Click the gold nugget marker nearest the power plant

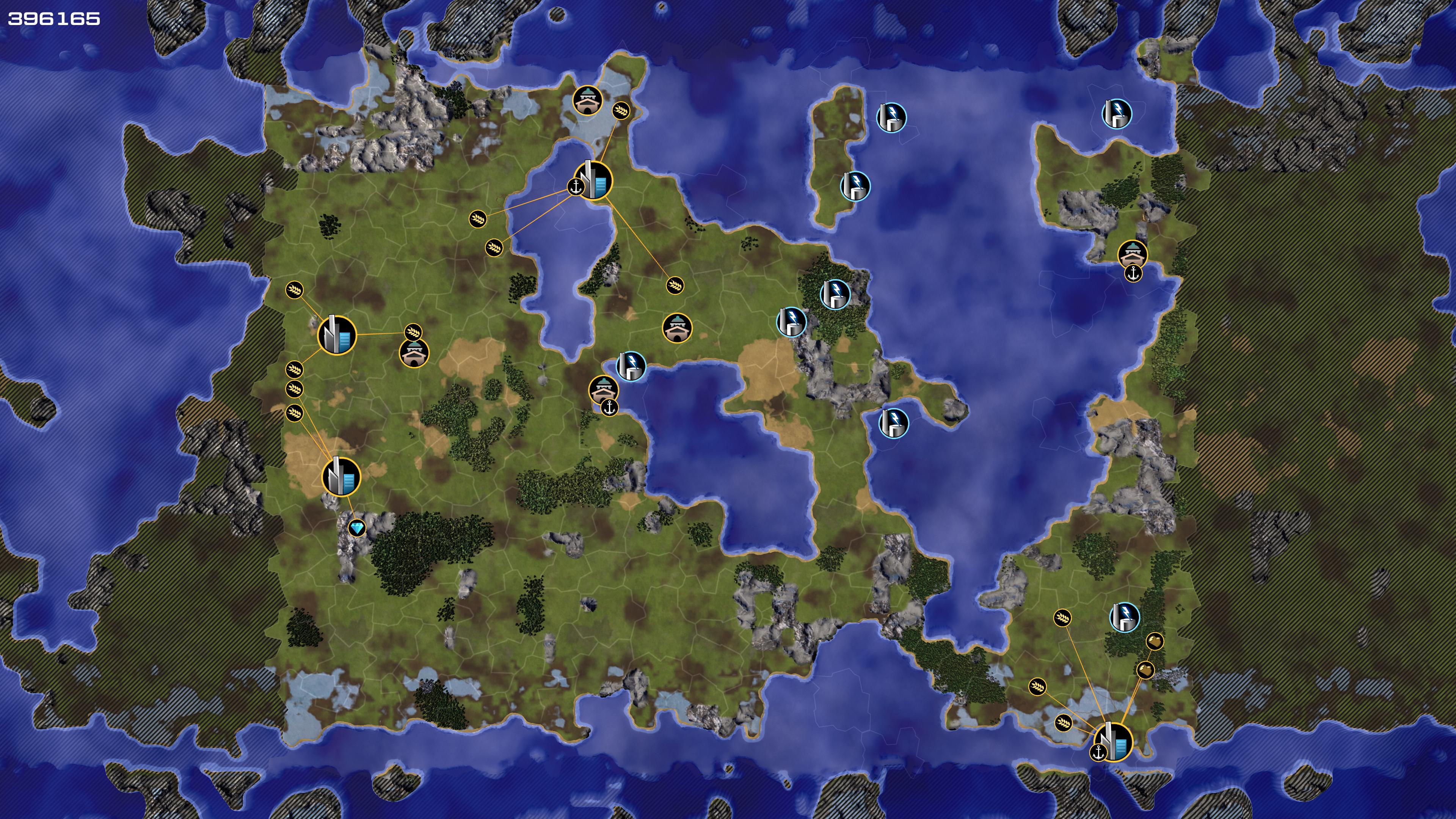coord(1154,642)
